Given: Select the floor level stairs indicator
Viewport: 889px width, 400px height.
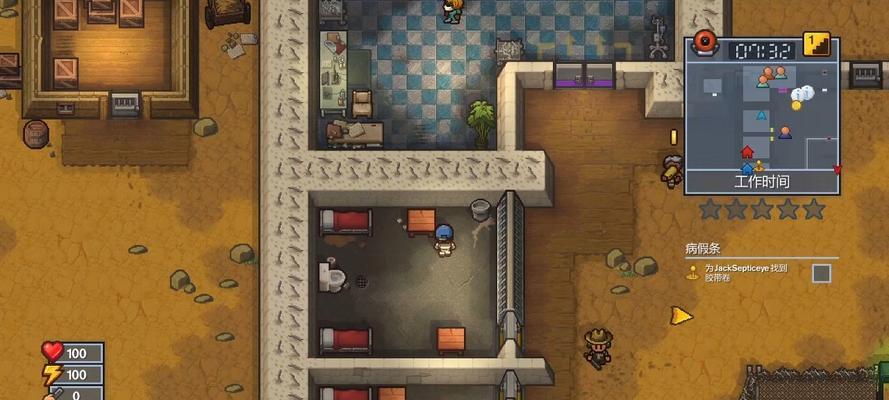Looking at the screenshot, I should pyautogui.click(x=818, y=43).
